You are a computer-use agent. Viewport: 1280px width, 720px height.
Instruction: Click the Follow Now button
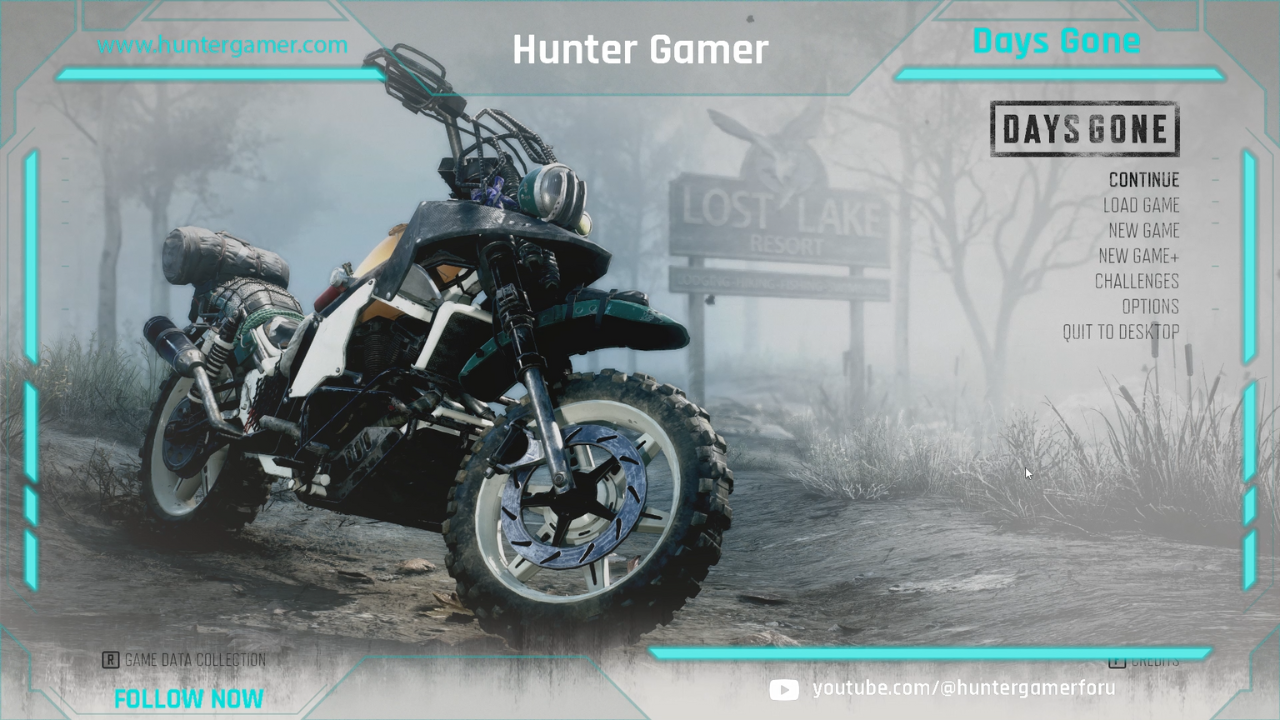(189, 698)
